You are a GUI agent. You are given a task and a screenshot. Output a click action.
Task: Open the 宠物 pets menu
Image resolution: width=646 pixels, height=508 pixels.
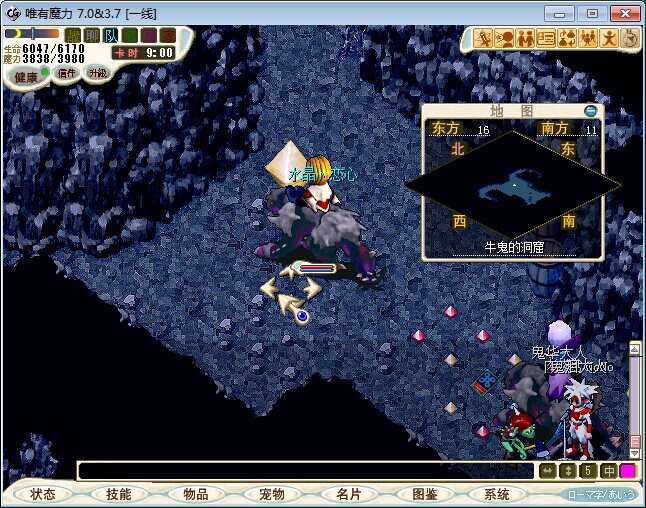click(271, 494)
